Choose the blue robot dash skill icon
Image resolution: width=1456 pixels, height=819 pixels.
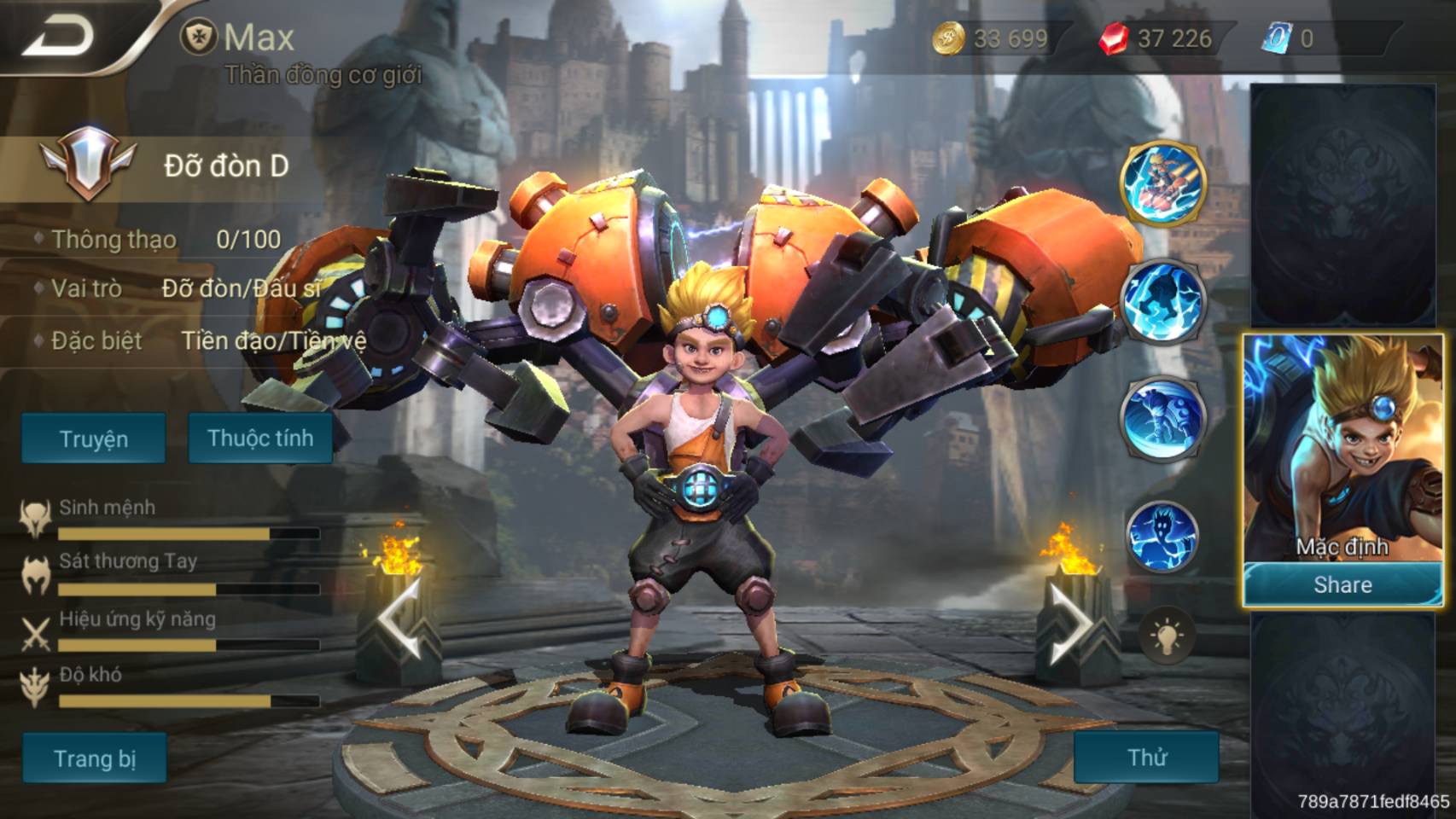tap(1162, 420)
